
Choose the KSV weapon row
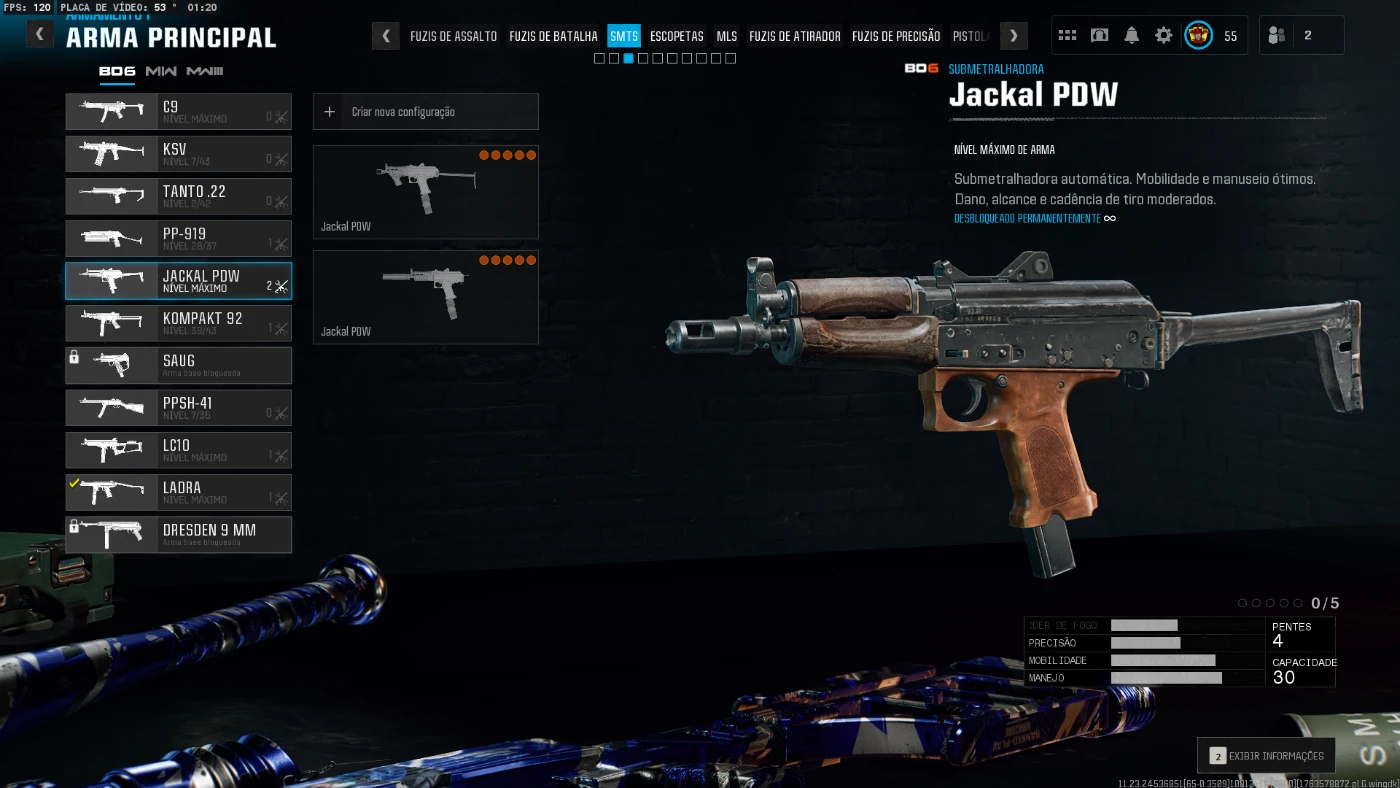[x=178, y=153]
